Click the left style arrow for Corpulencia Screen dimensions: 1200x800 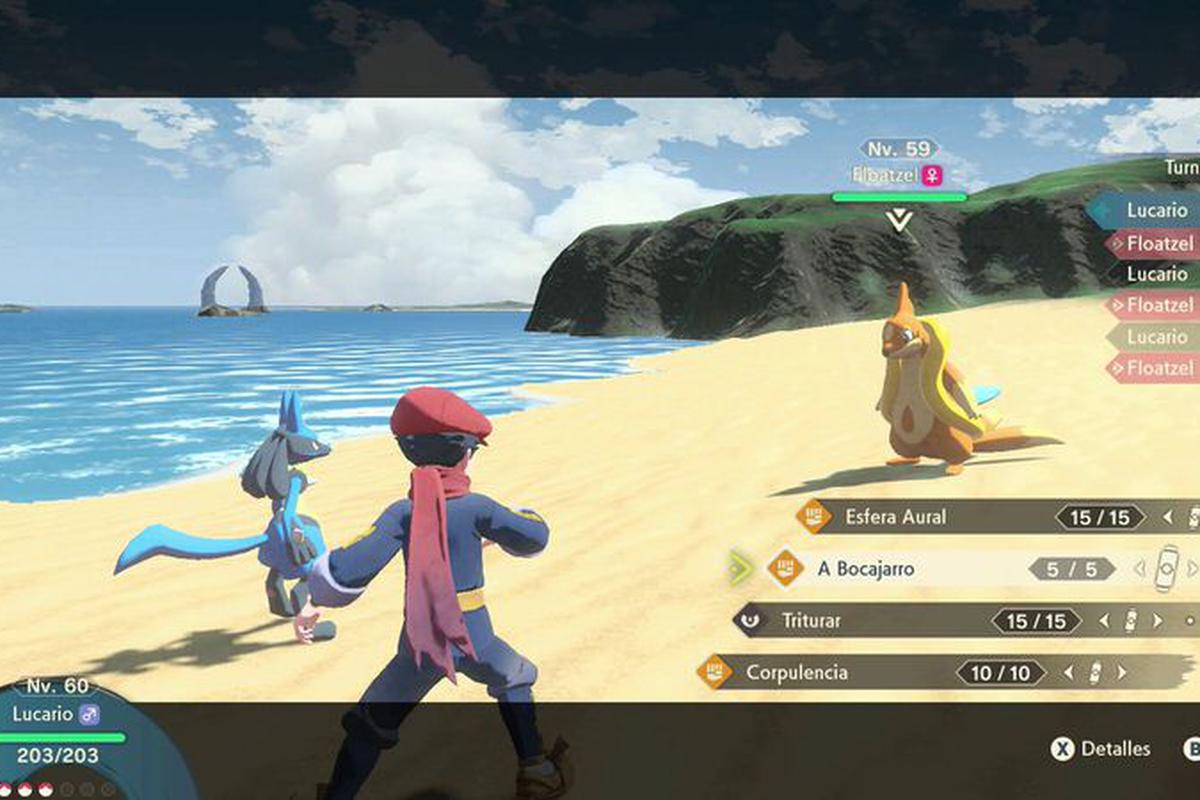[1068, 673]
